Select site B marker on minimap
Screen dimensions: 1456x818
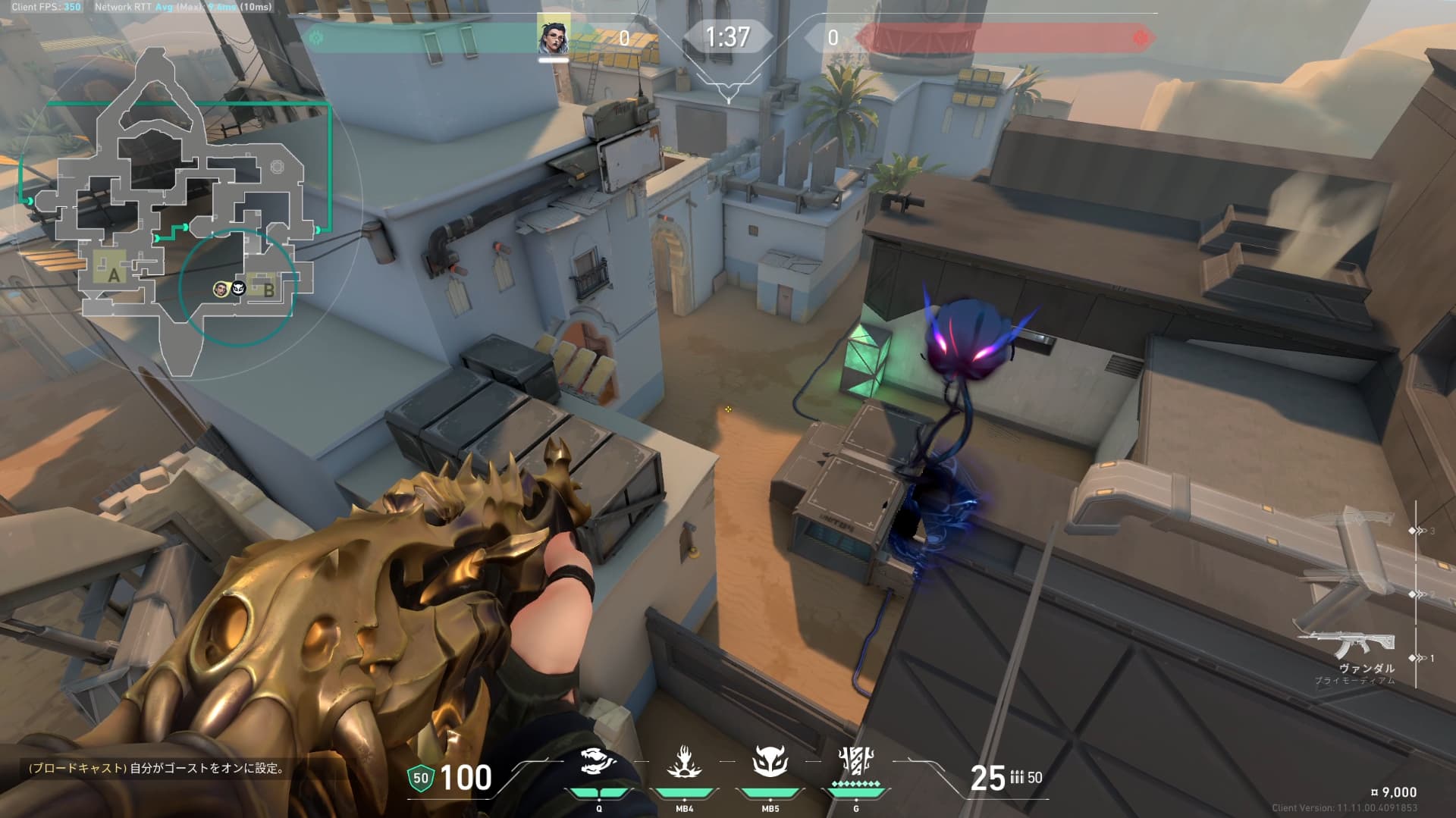(268, 289)
